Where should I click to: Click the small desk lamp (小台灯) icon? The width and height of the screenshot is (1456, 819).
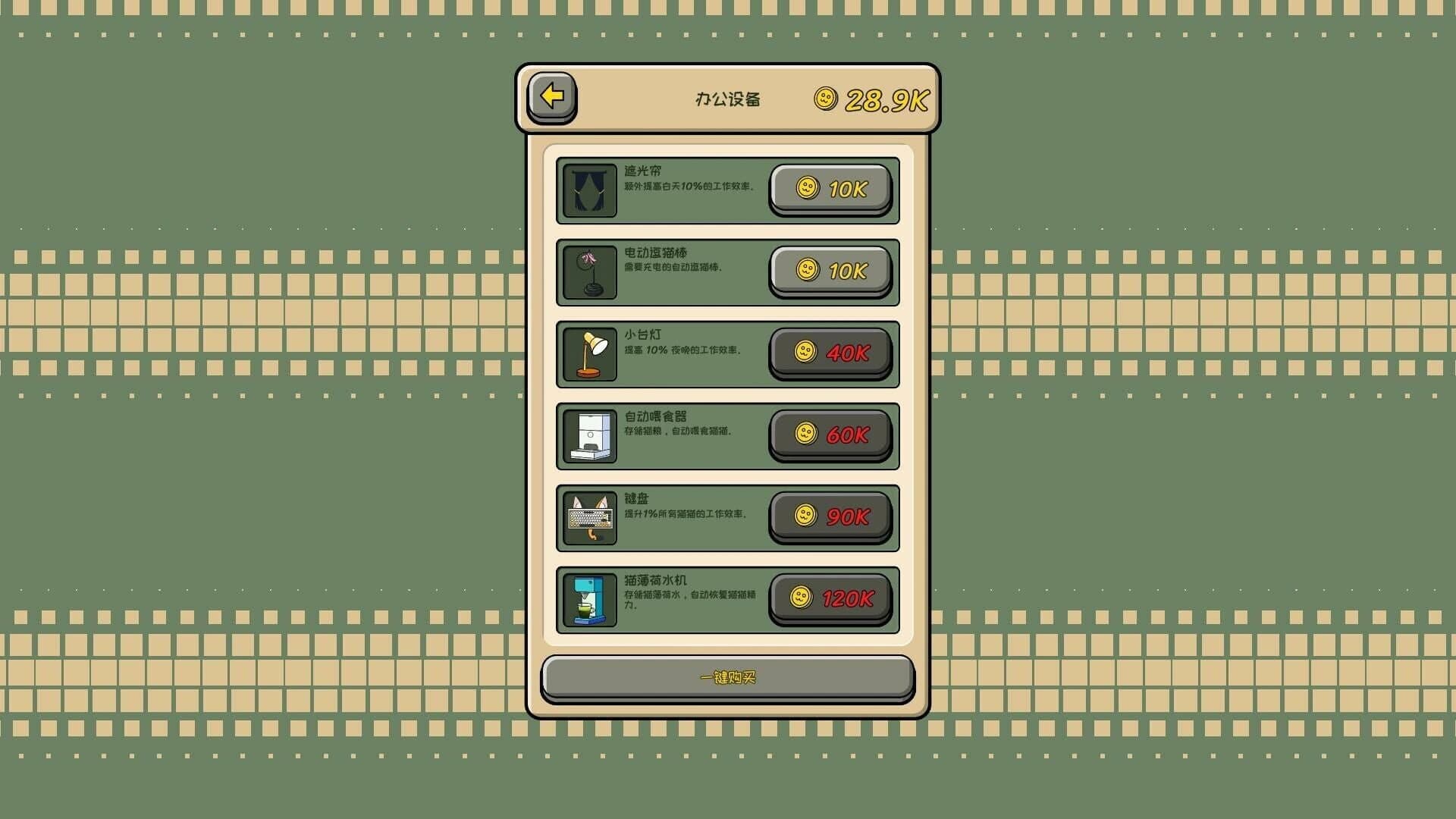click(x=590, y=353)
